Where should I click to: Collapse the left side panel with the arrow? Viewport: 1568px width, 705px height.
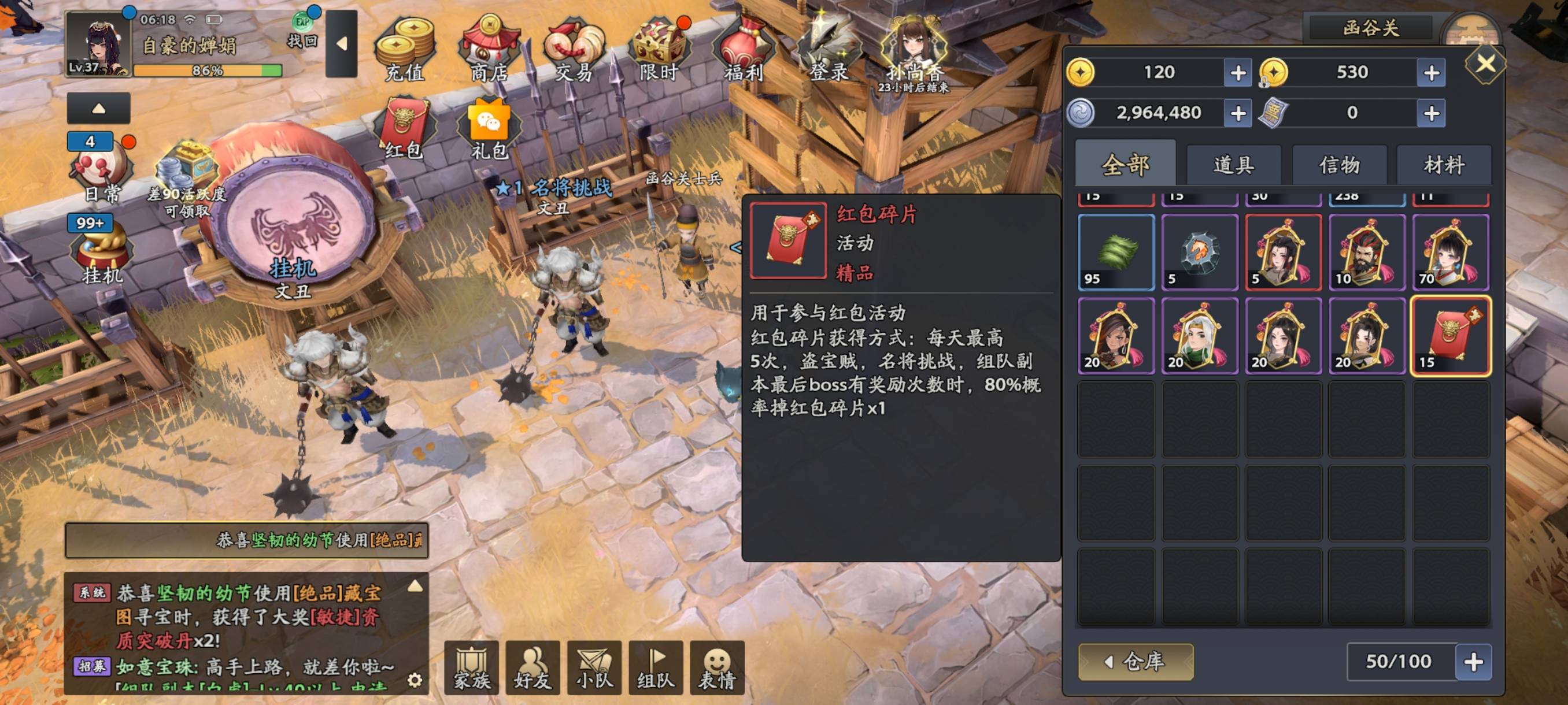click(98, 107)
